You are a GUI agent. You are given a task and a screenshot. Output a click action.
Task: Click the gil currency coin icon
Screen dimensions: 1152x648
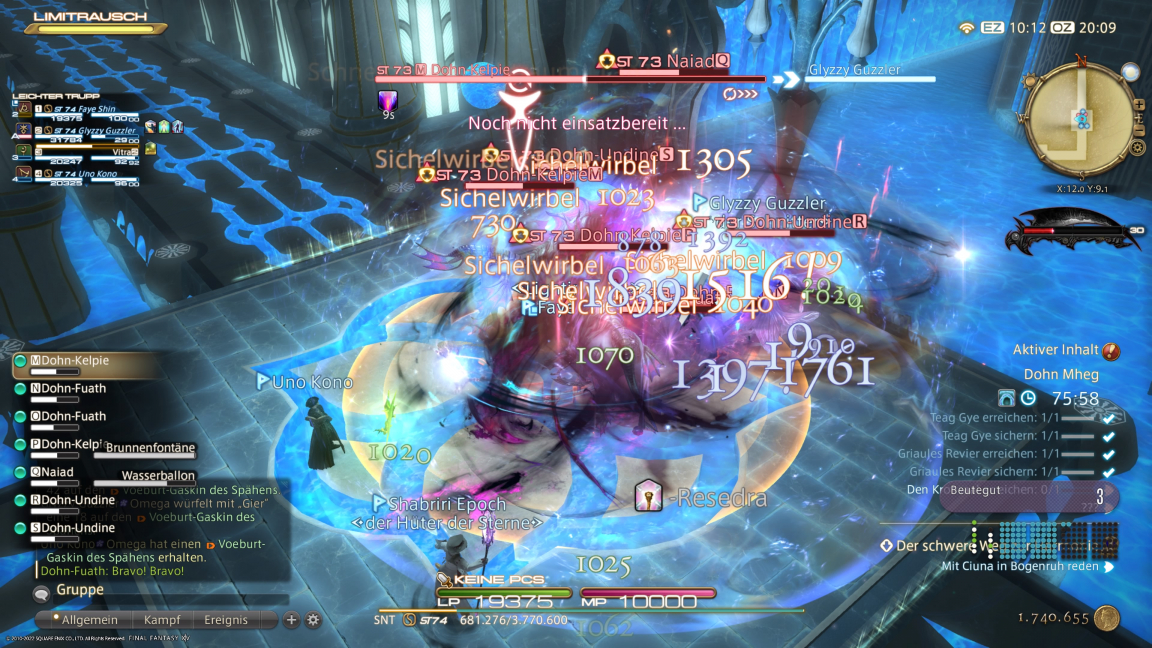[x=1106, y=618]
